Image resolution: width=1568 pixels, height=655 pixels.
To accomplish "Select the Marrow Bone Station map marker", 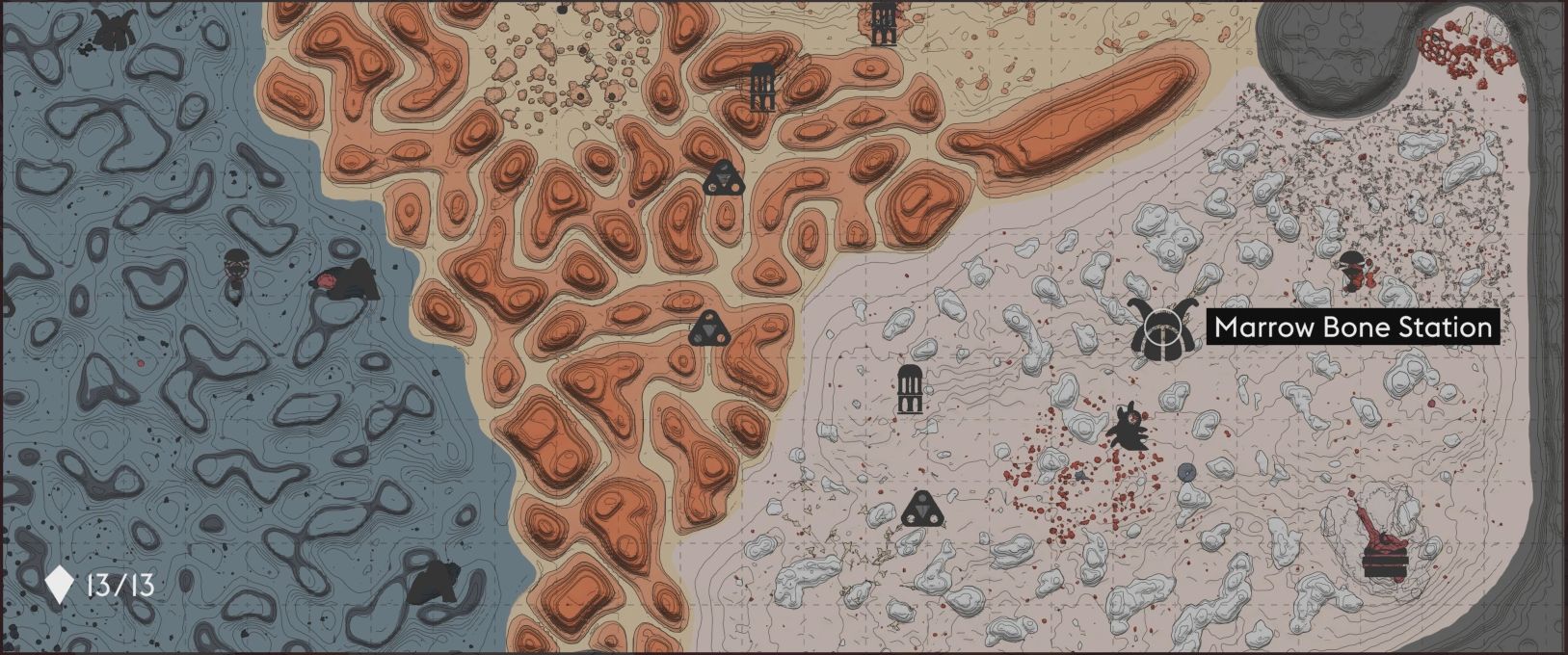I will point(1155,328).
